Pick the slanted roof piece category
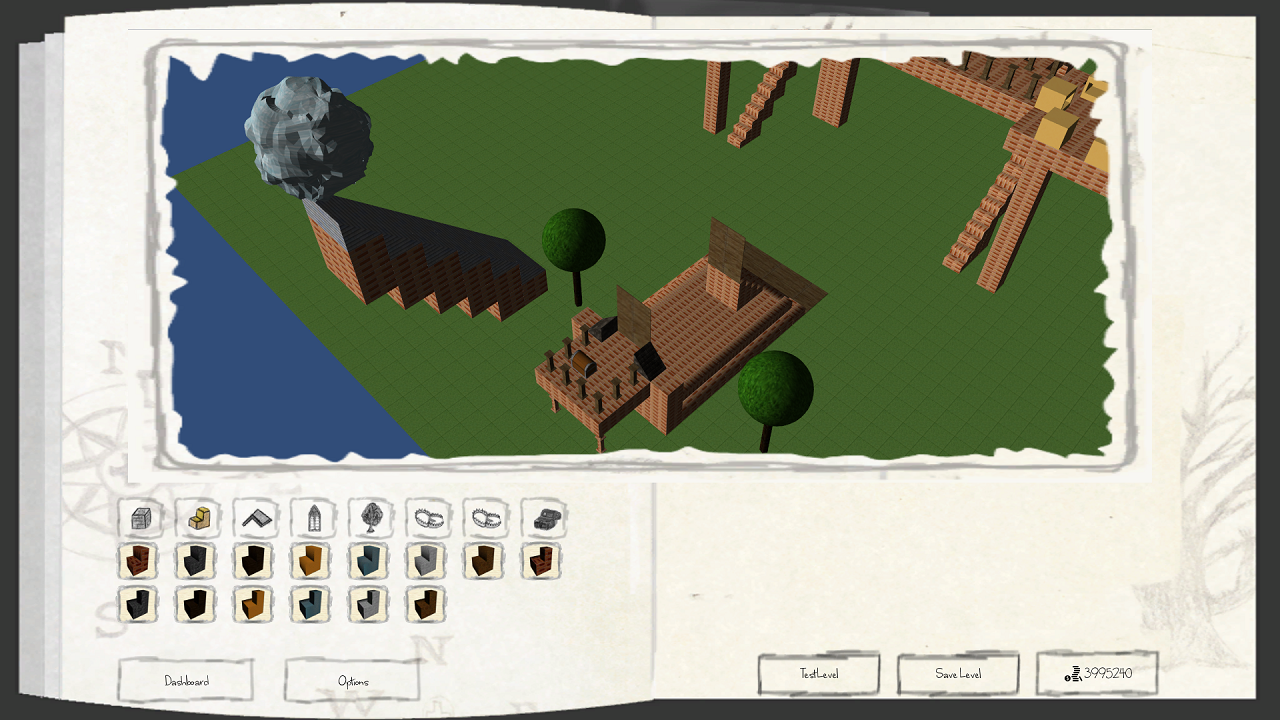Image resolution: width=1280 pixels, height=720 pixels. (x=256, y=519)
